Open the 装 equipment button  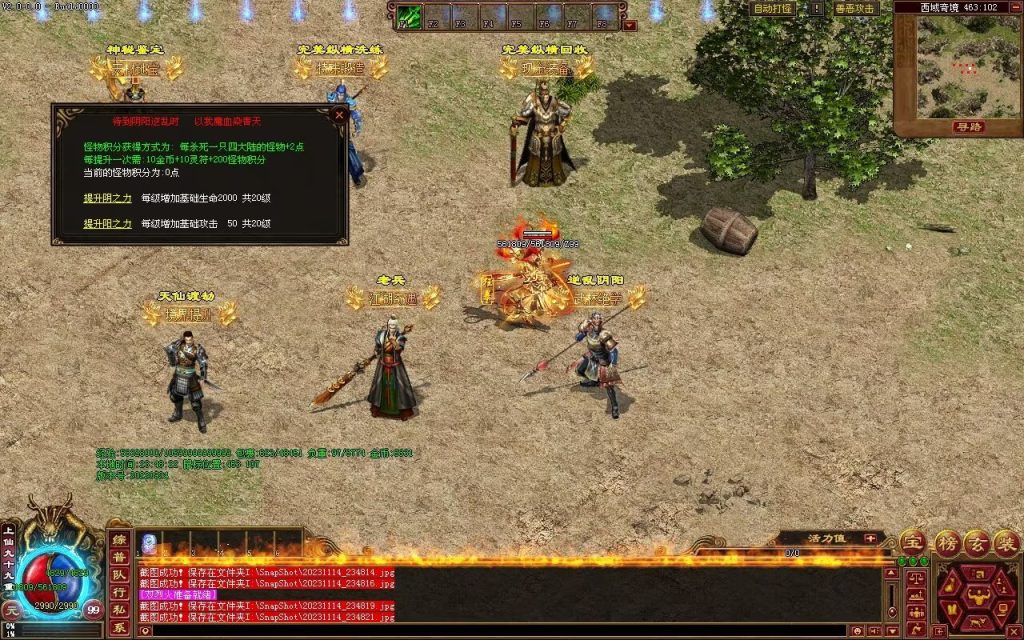click(1008, 542)
